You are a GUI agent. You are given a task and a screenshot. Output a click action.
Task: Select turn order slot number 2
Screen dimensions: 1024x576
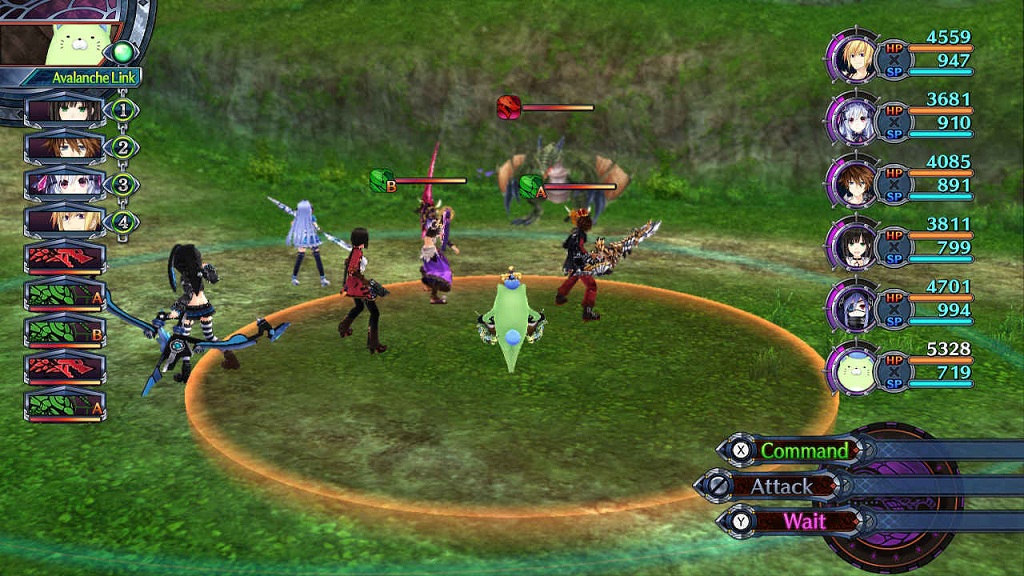click(65, 147)
